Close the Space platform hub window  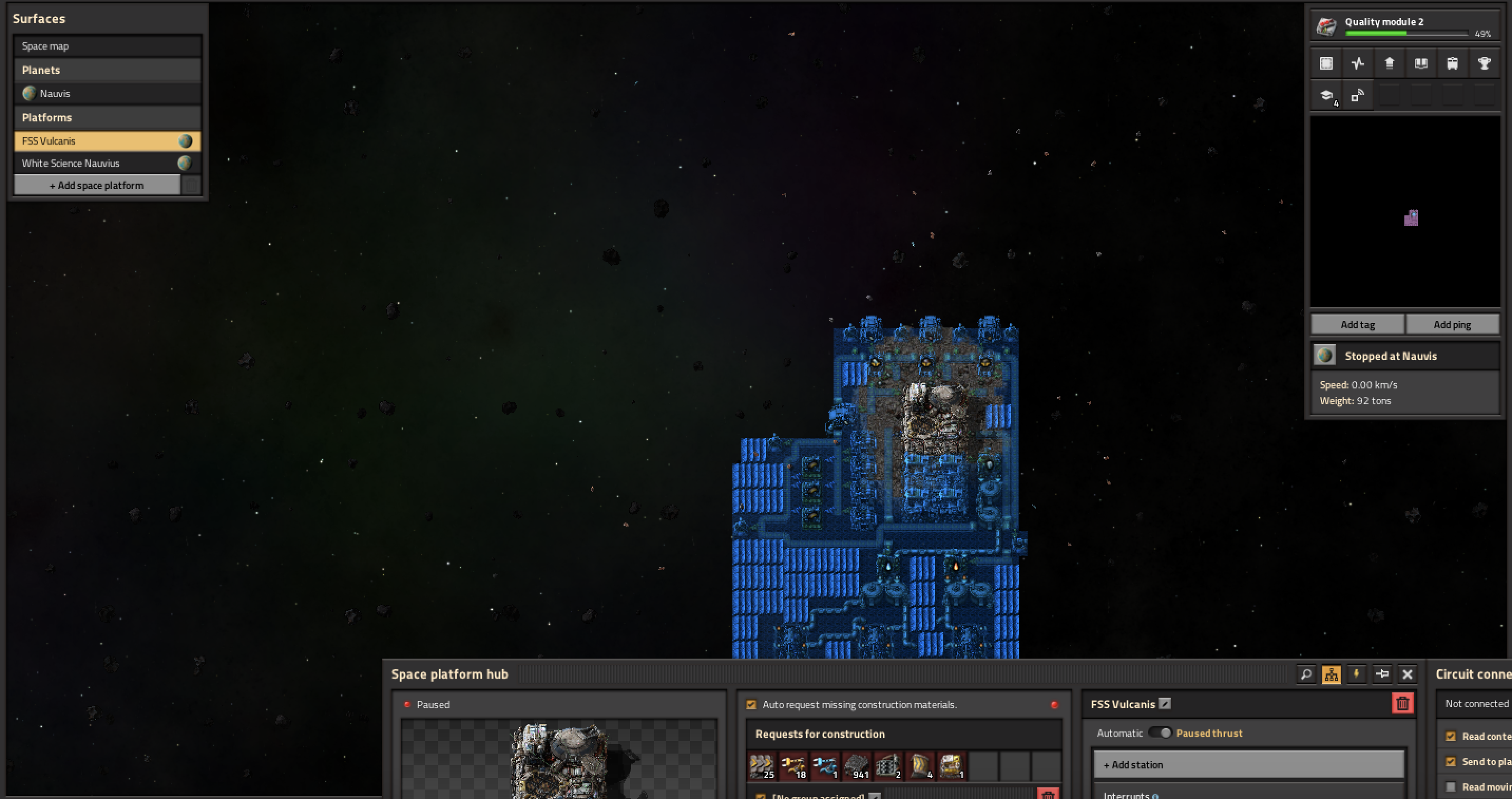point(1407,674)
